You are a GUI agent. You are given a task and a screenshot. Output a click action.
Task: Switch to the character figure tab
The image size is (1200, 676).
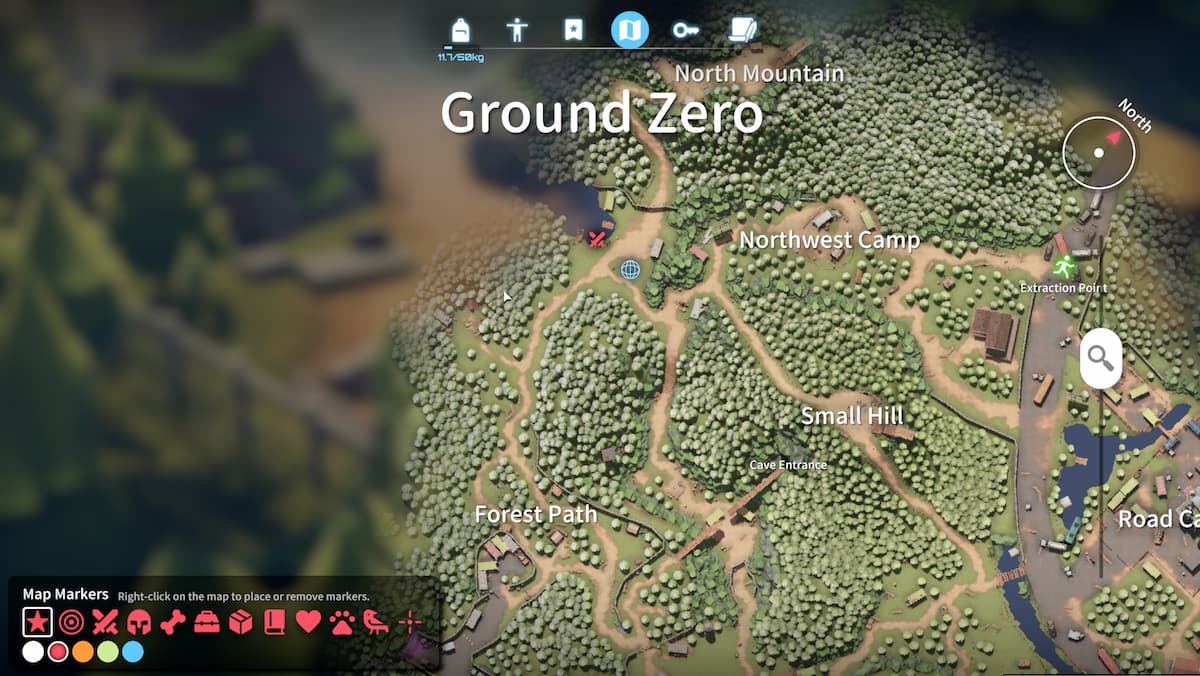pyautogui.click(x=517, y=29)
